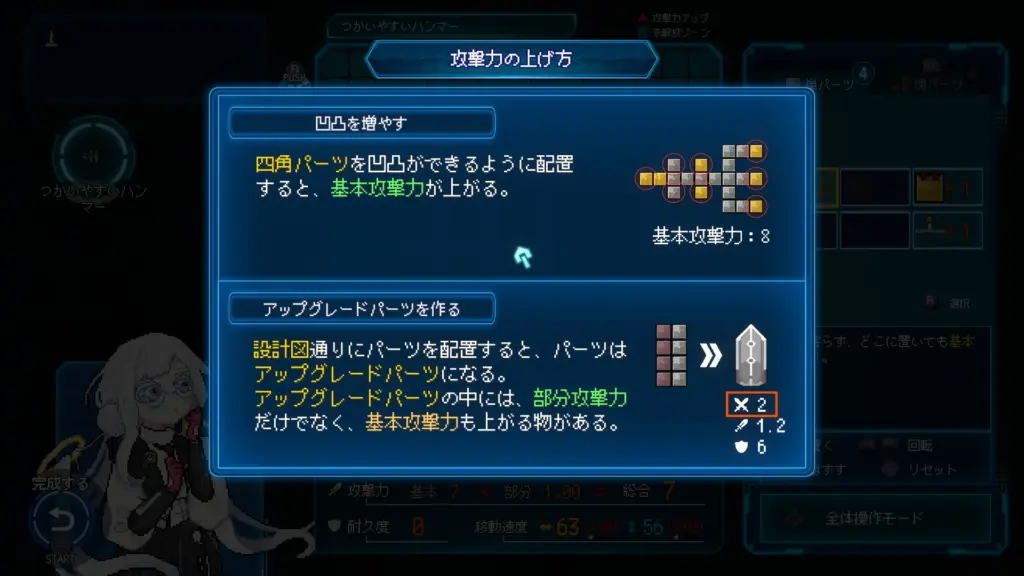
Task: Click the 完成する circular arrow button
Action: click(x=60, y=520)
